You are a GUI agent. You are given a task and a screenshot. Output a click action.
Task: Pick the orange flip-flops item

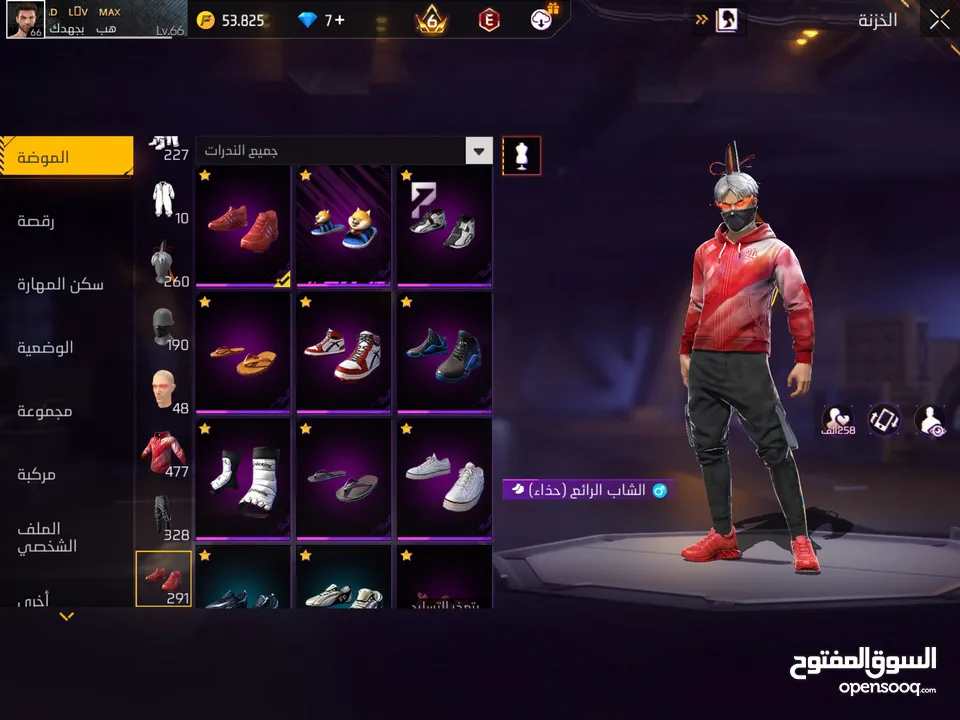(243, 351)
